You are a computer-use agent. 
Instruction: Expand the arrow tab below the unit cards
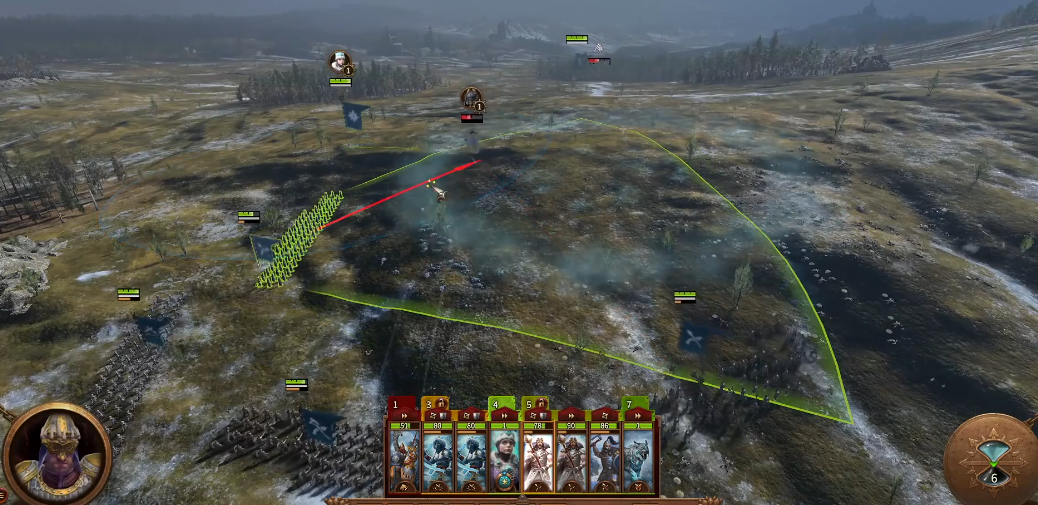[522, 498]
